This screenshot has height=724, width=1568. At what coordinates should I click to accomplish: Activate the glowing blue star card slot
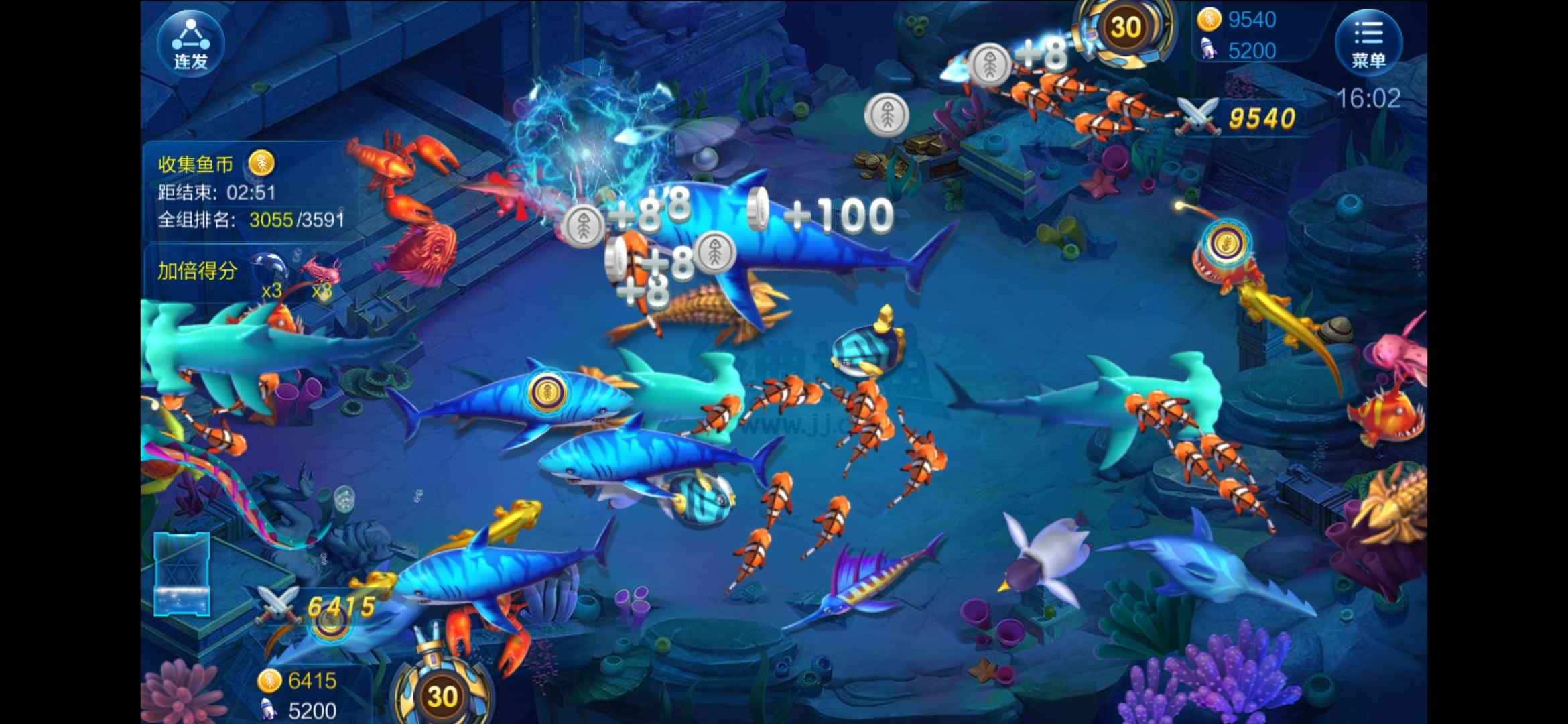(x=182, y=575)
